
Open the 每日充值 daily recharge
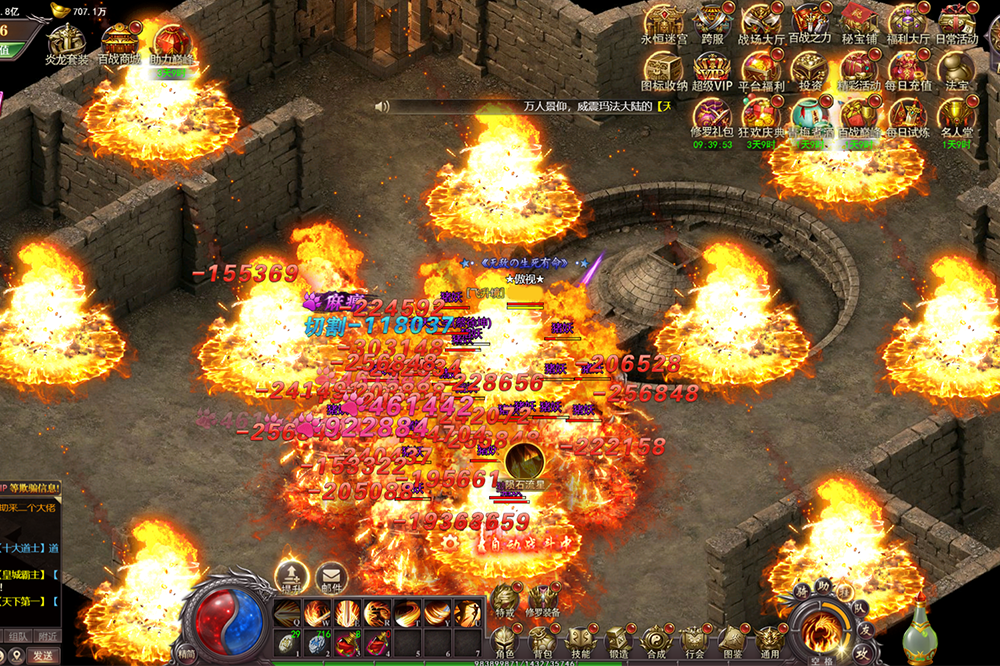[x=908, y=69]
